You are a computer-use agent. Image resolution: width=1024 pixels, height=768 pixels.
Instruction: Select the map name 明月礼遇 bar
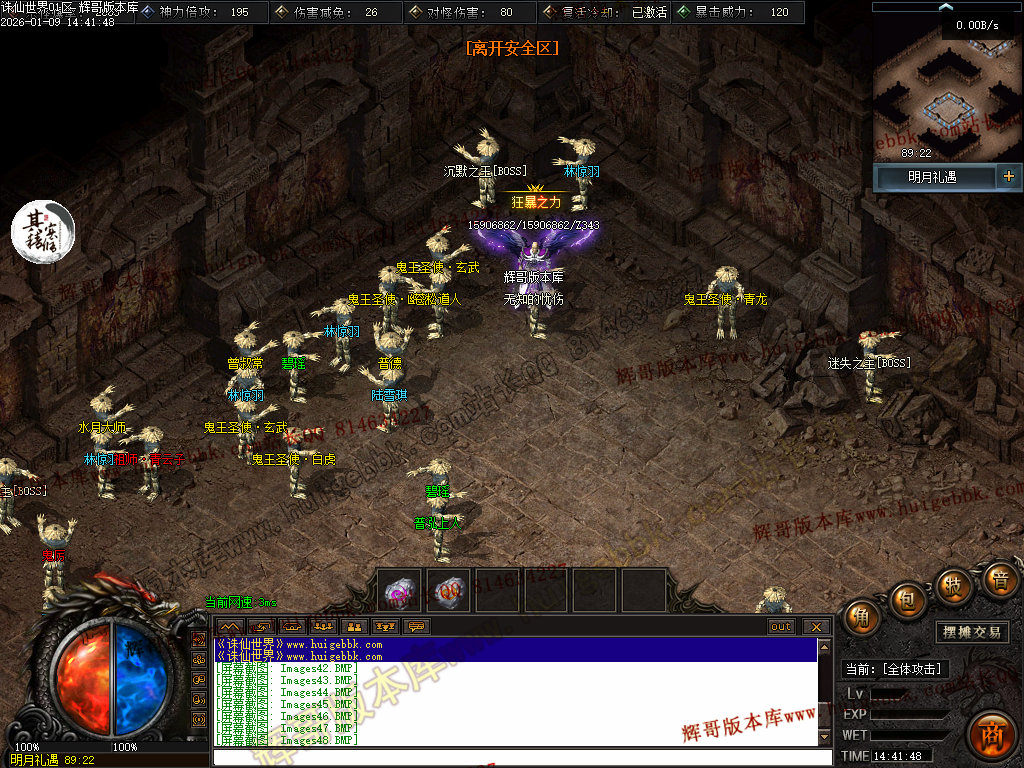[x=933, y=177]
